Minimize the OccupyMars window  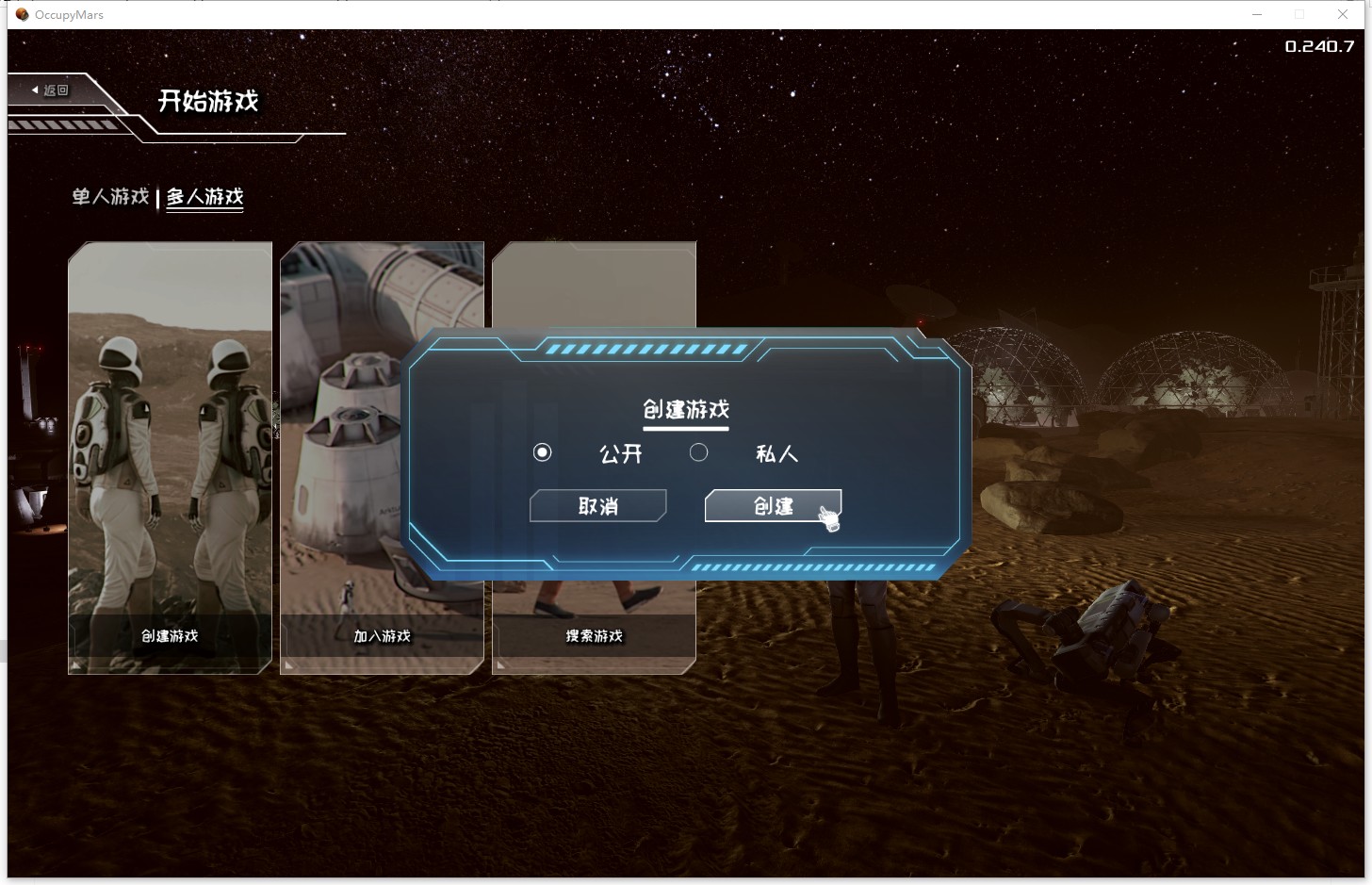(1256, 14)
